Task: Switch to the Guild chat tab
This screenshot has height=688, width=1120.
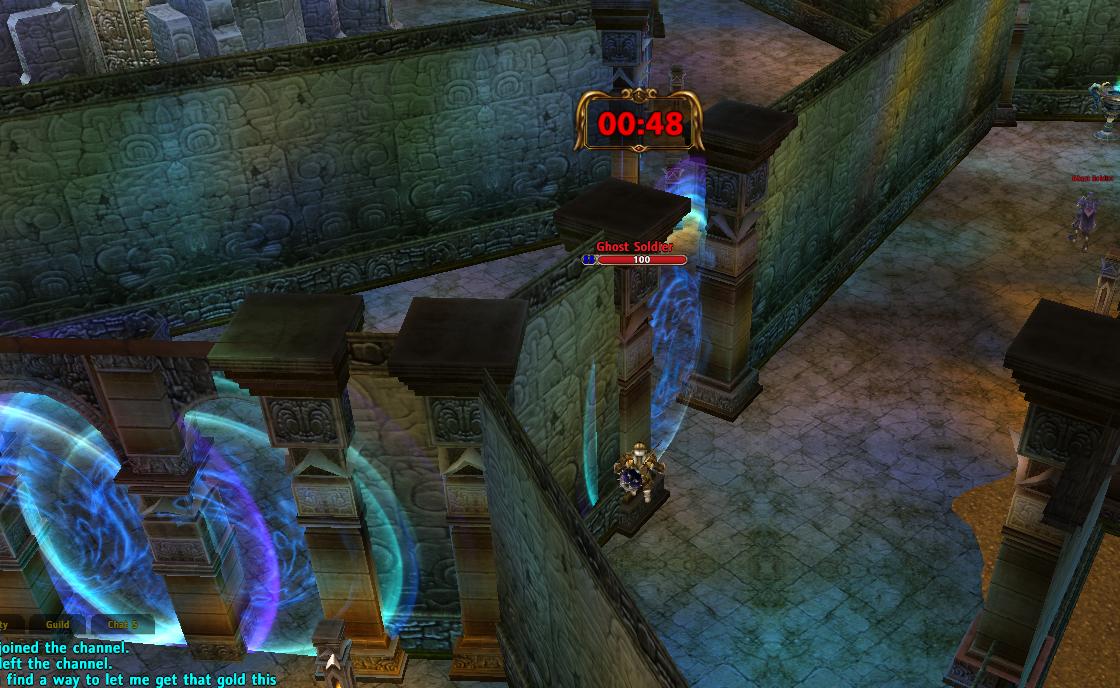Action: click(58, 625)
